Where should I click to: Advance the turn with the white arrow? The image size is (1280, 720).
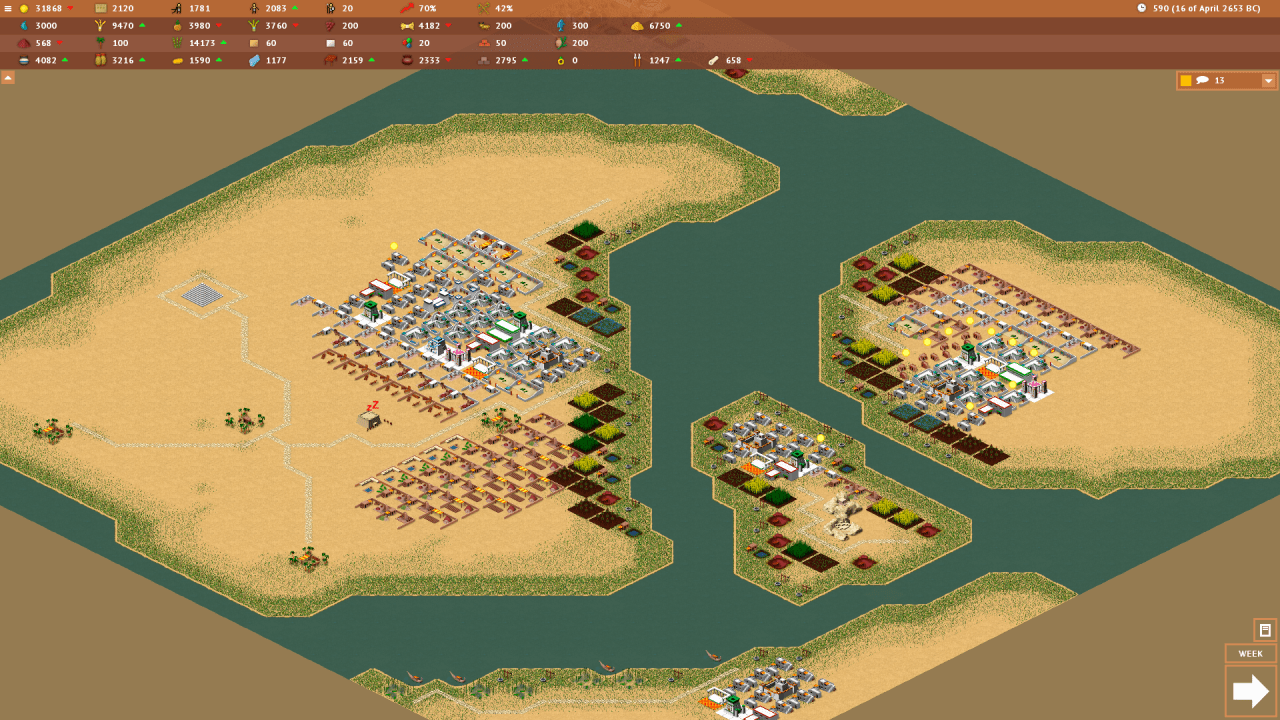[1250, 691]
